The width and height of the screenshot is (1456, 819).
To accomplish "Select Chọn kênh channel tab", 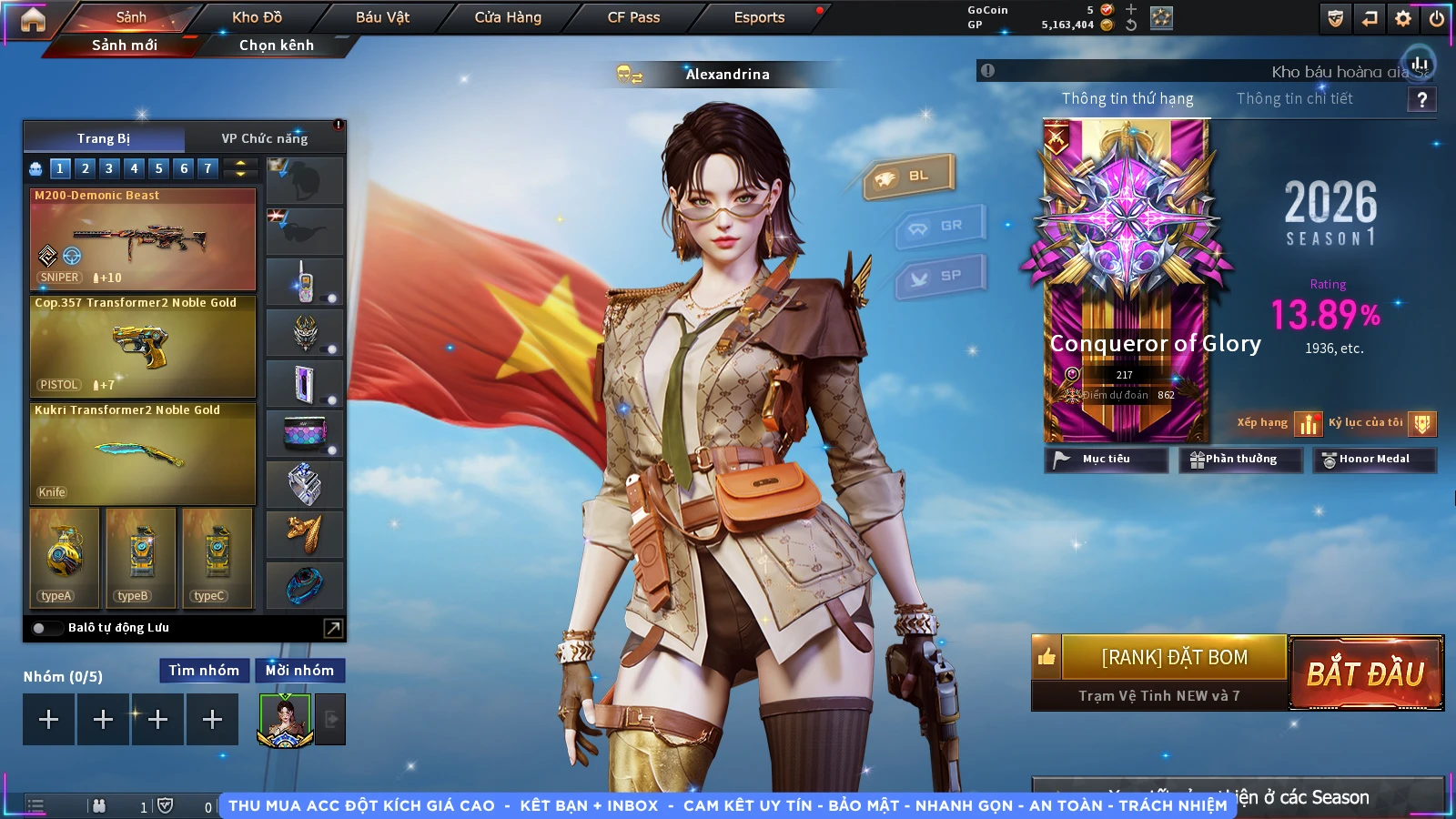I will 276,45.
